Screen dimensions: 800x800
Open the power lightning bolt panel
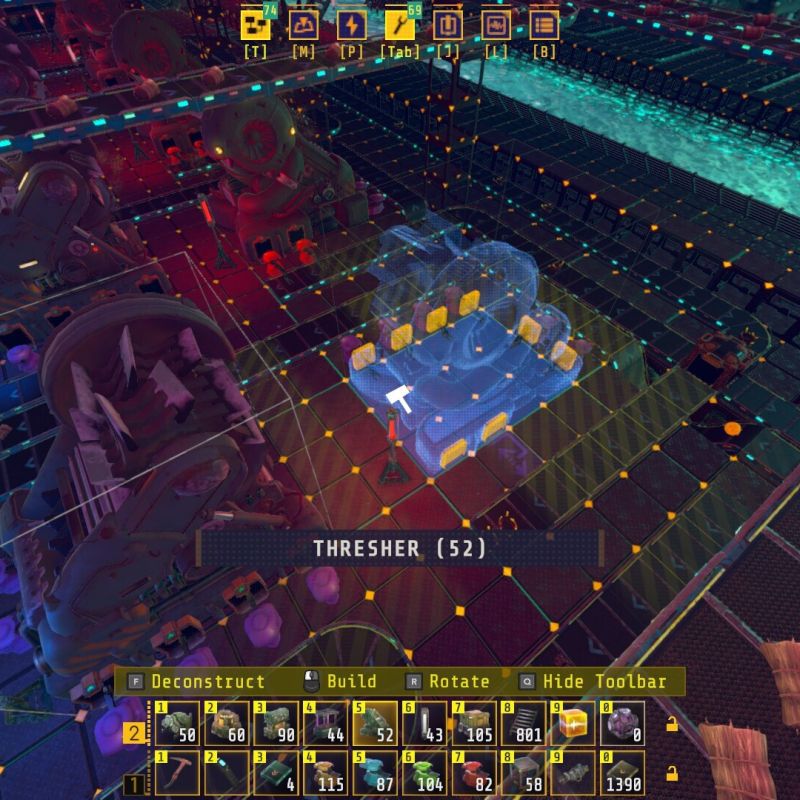pos(351,25)
